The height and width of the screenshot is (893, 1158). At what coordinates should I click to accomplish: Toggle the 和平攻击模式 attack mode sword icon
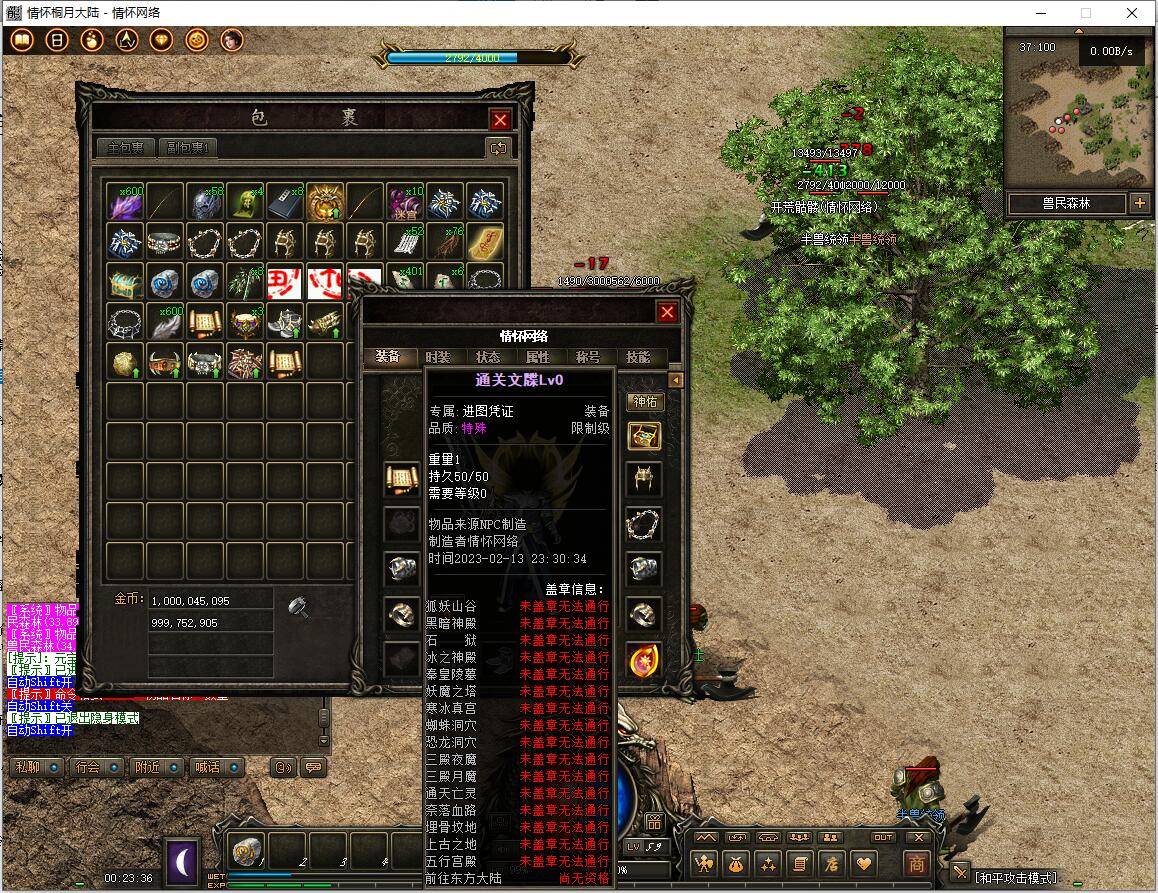point(960,873)
